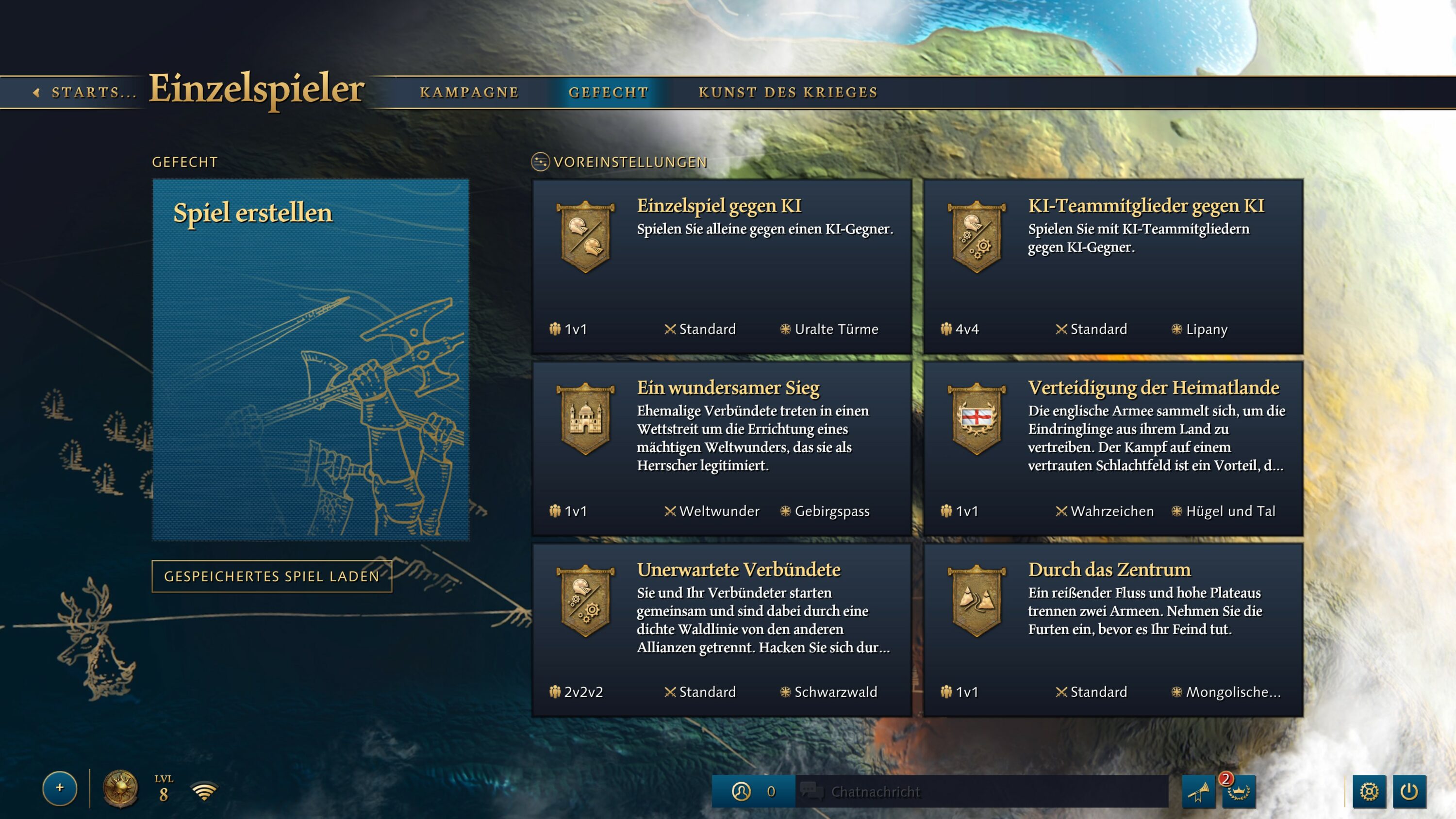The image size is (1456, 819).
Task: Click the trumpet announcements icon
Action: tap(1198, 791)
